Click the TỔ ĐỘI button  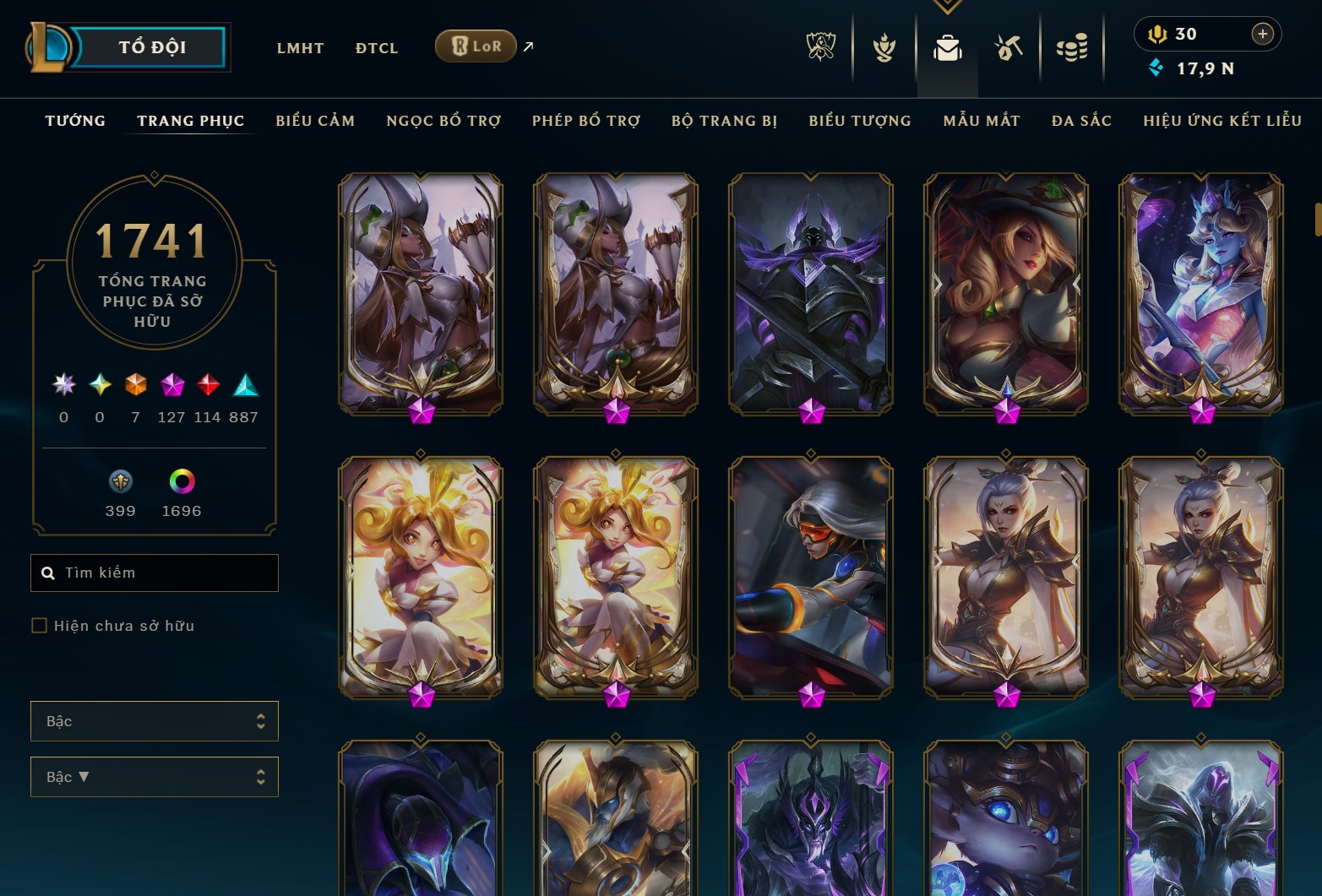pos(152,46)
